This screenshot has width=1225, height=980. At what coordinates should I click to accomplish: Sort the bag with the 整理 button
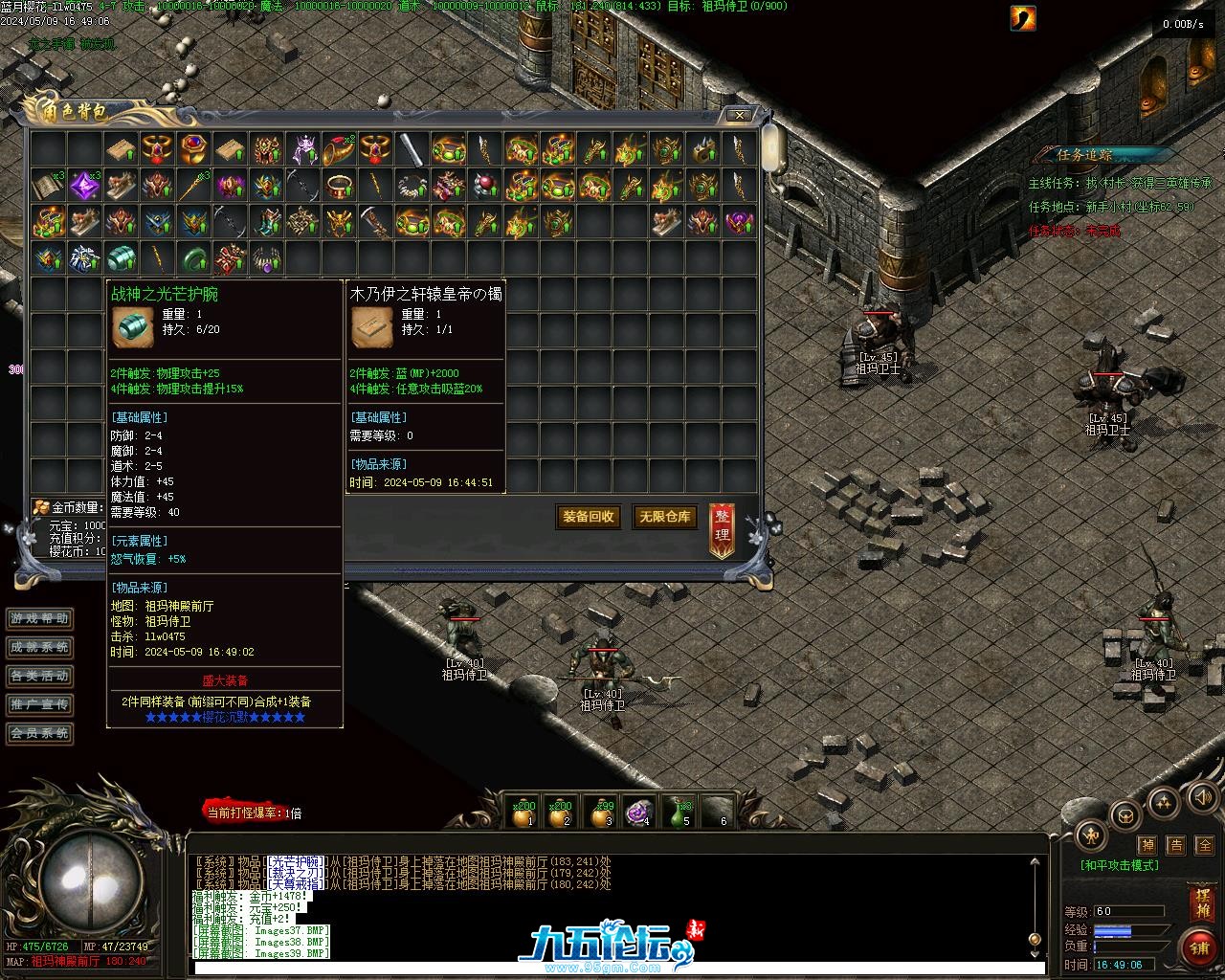[x=723, y=529]
